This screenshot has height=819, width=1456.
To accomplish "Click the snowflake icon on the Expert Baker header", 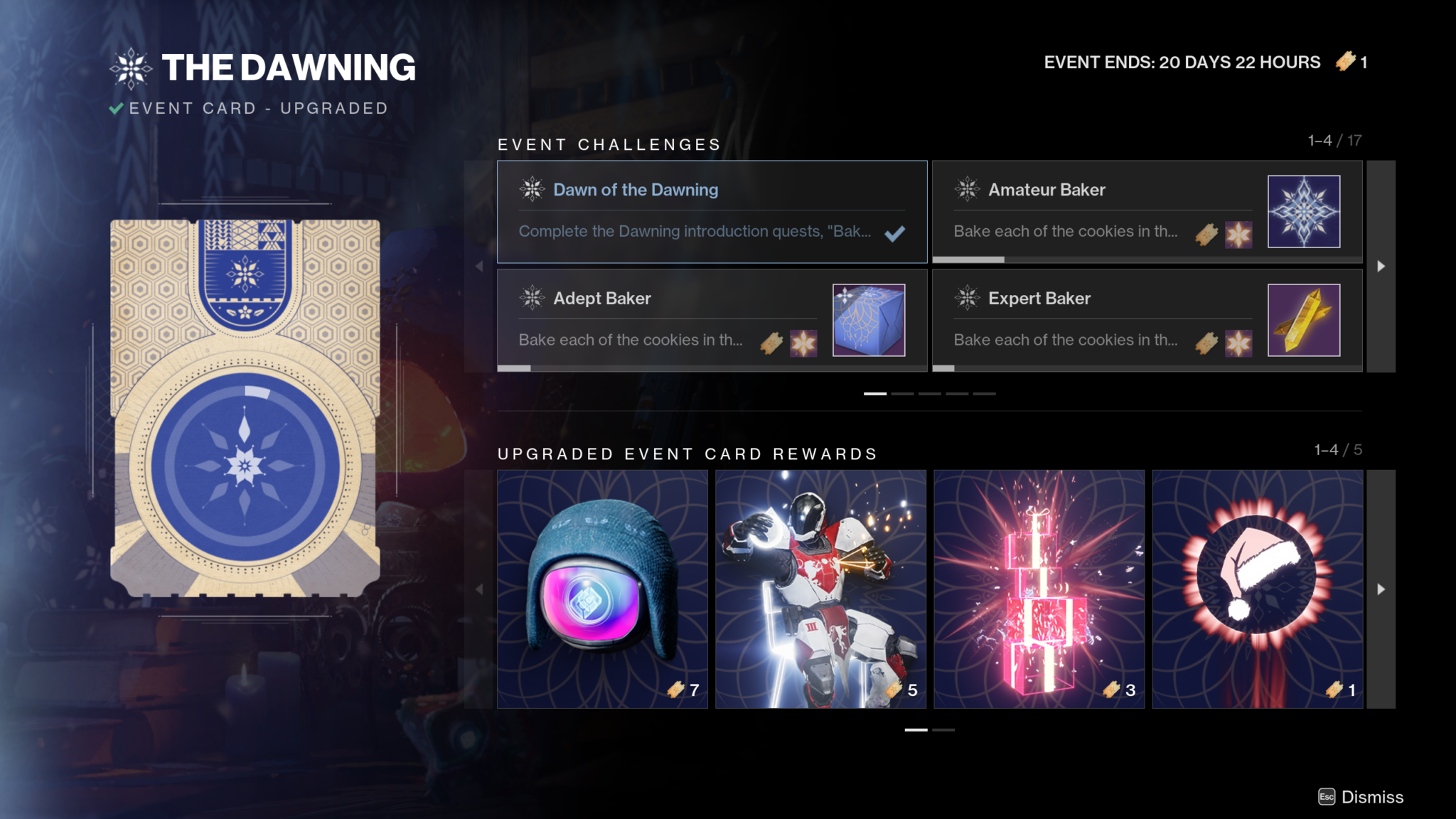I will click(x=967, y=299).
